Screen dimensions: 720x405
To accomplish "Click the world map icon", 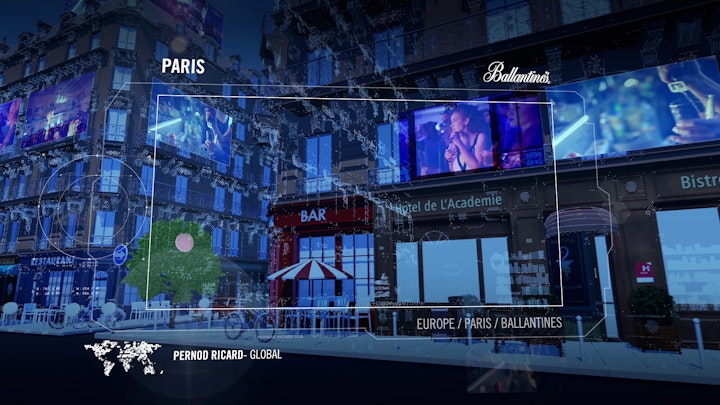I will 123,356.
